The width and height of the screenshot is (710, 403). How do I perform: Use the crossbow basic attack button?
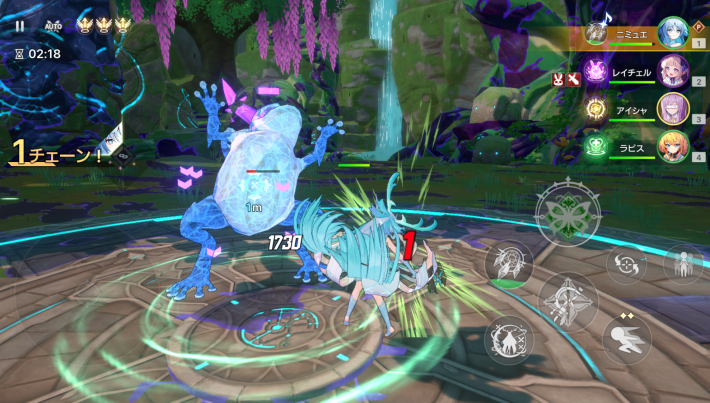[568, 300]
